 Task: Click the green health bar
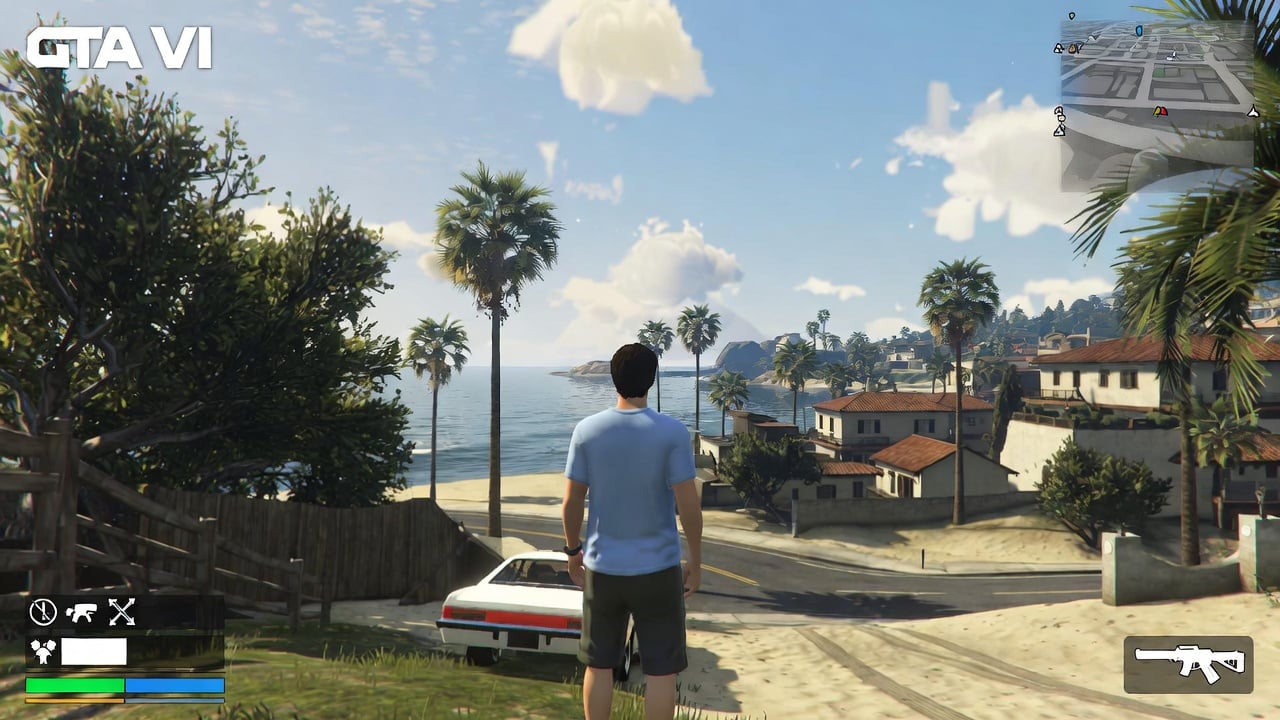pos(73,684)
